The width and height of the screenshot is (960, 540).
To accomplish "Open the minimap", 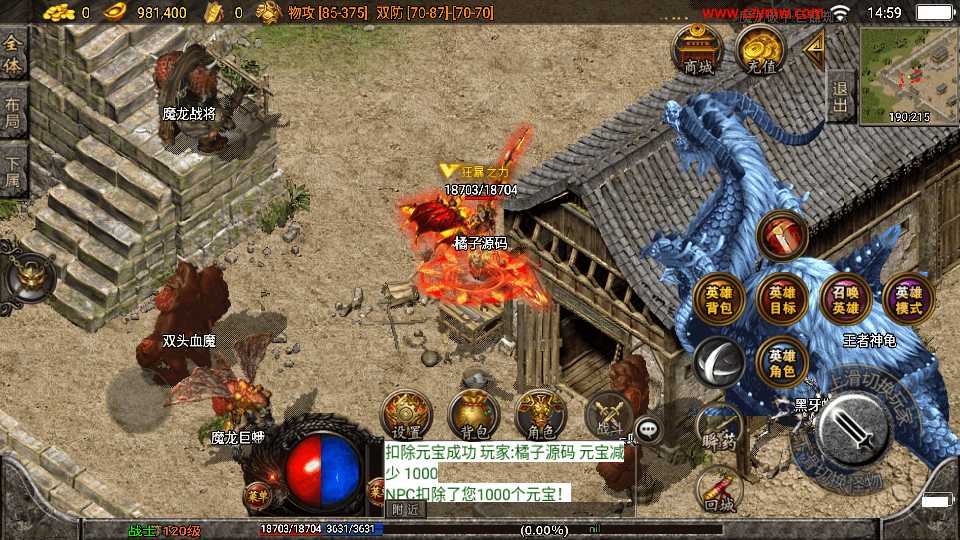I will (908, 75).
